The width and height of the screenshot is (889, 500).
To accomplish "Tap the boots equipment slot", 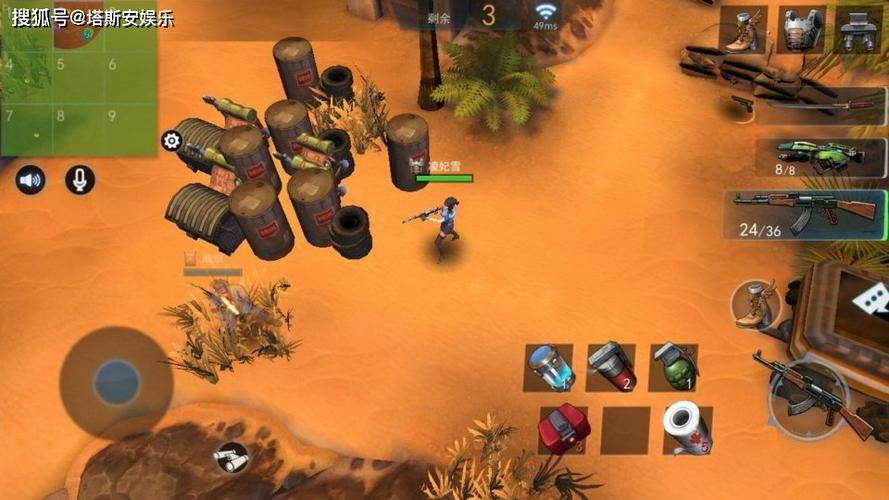I will (743, 30).
